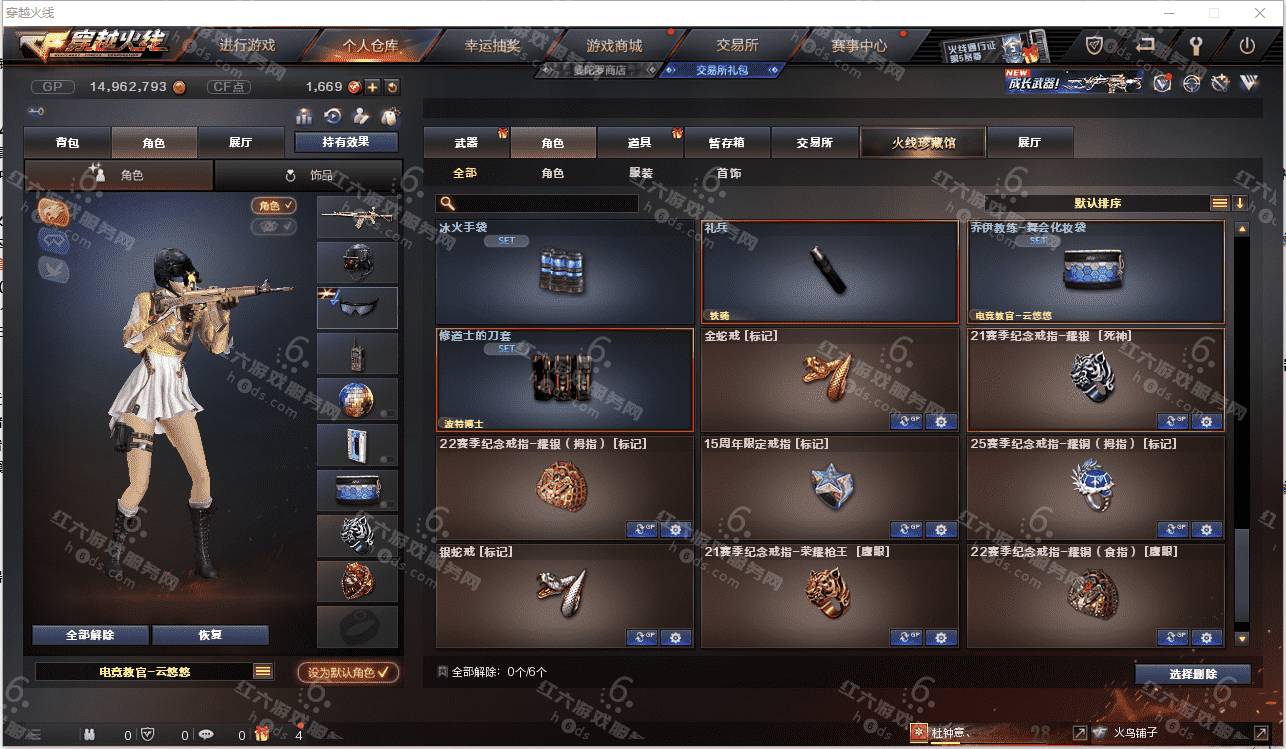Click 全部解除 to unequip everything
Image resolution: width=1286 pixels, height=749 pixels.
point(90,635)
